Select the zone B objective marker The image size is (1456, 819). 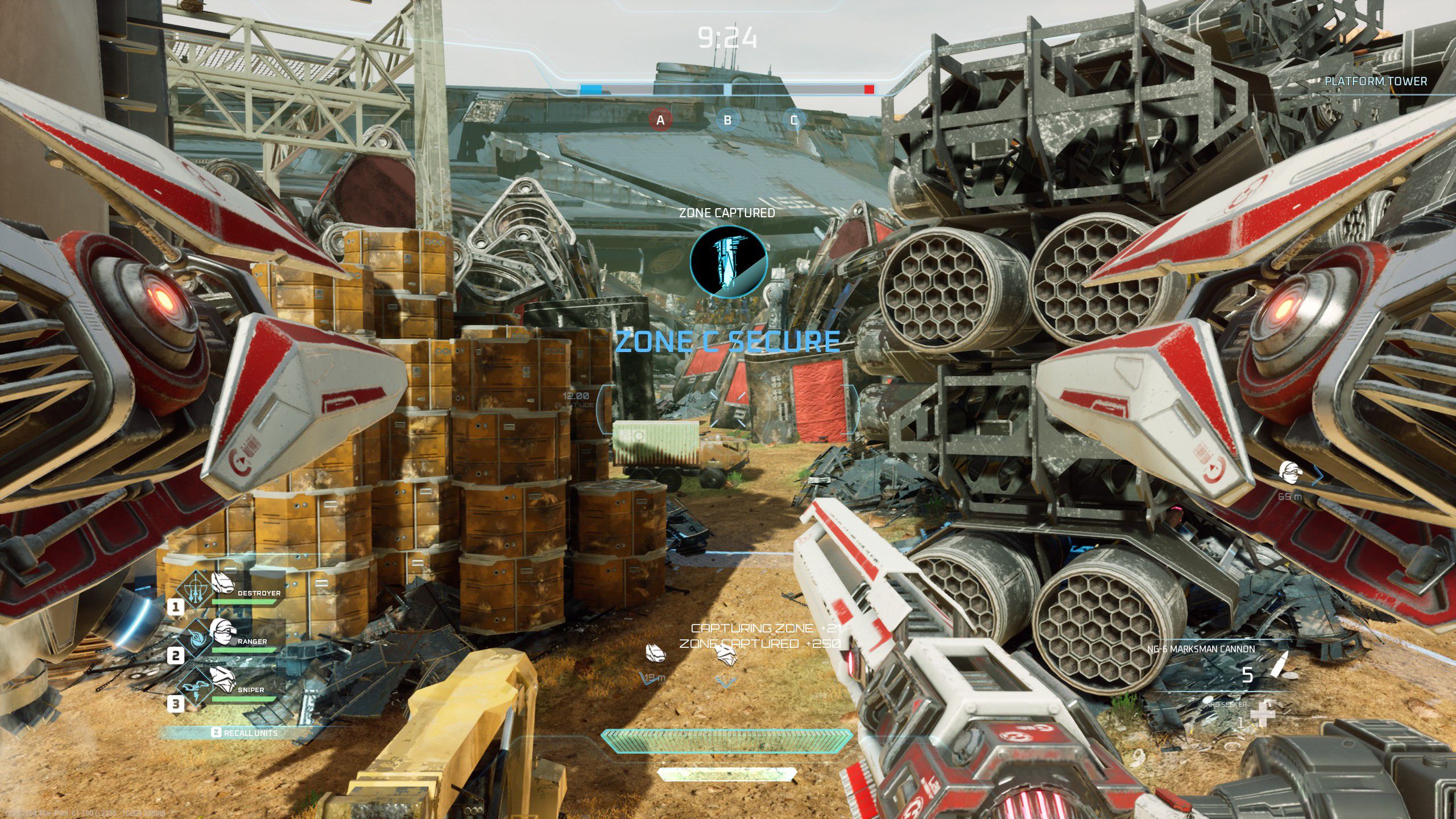[727, 120]
